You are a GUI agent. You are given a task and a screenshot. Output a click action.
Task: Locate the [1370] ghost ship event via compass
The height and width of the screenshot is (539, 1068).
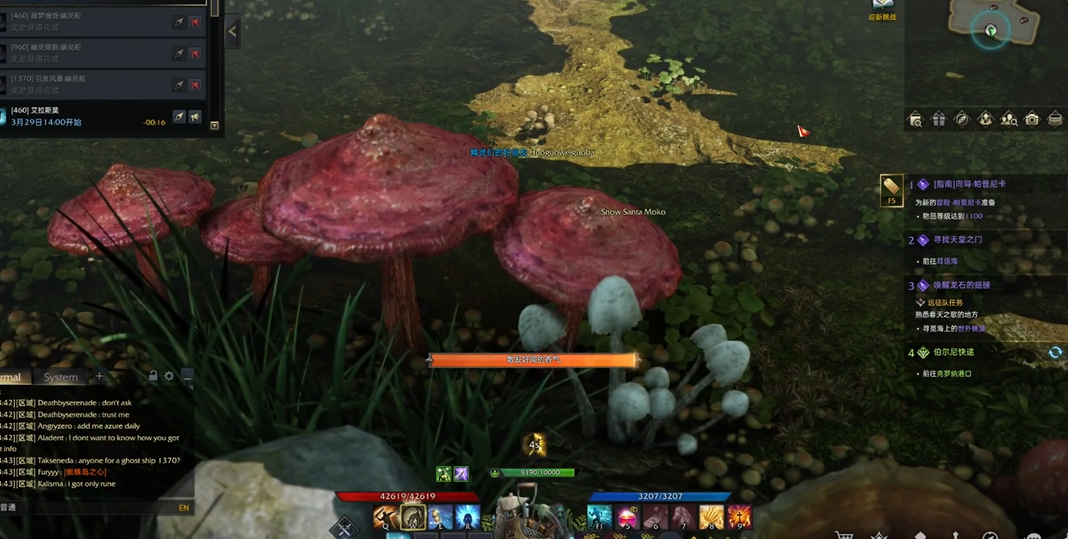coord(178,84)
